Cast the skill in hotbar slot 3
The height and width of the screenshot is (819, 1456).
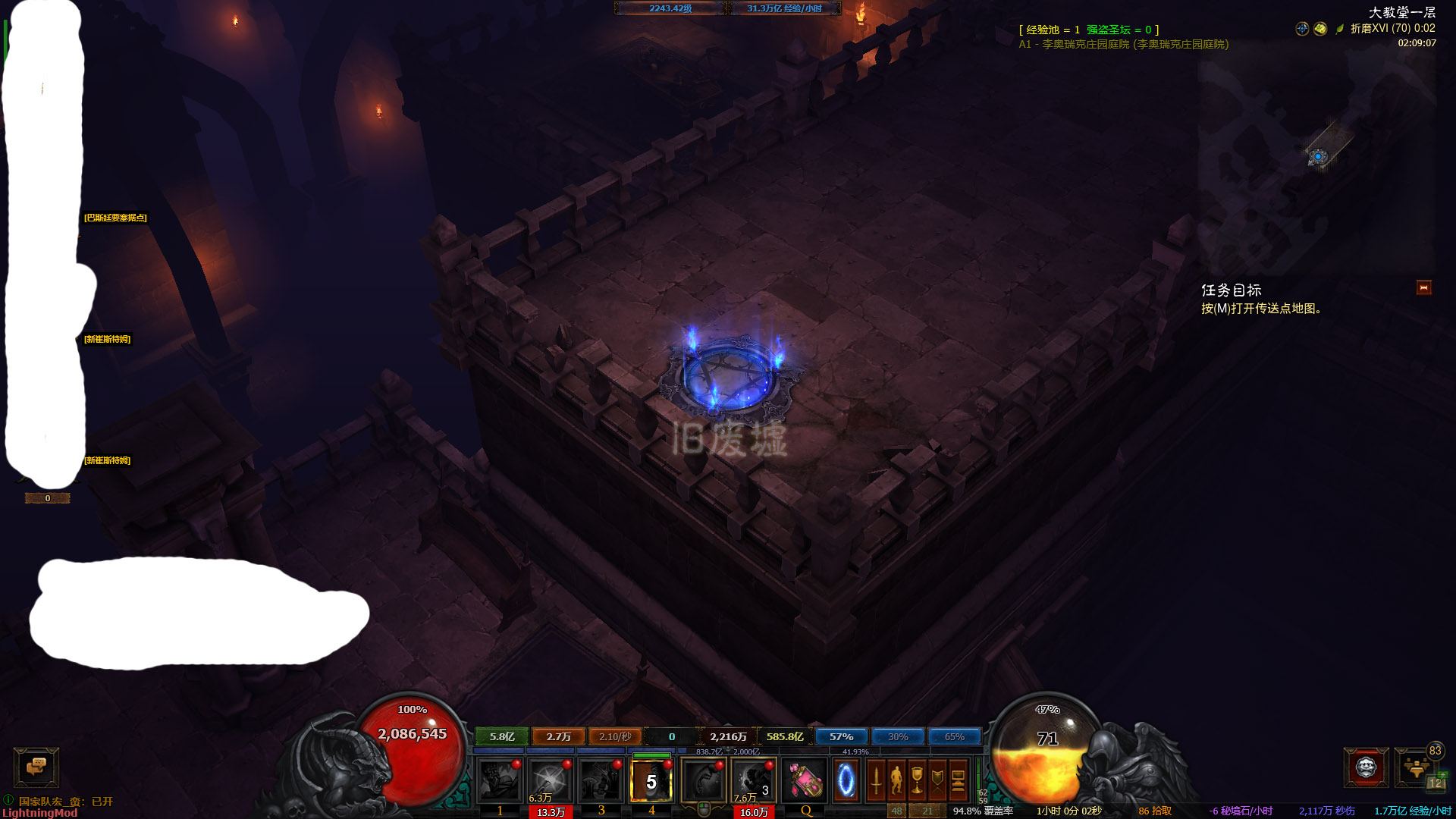point(601,780)
